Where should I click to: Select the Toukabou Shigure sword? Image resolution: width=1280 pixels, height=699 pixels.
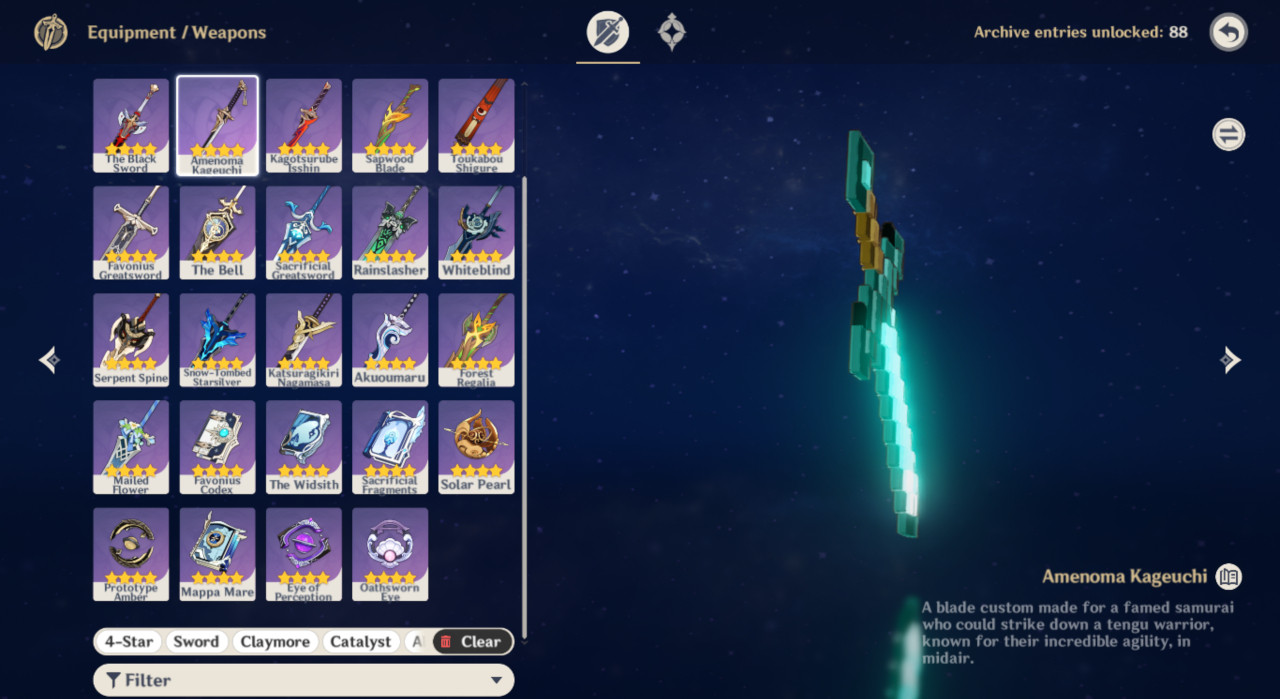click(x=476, y=125)
